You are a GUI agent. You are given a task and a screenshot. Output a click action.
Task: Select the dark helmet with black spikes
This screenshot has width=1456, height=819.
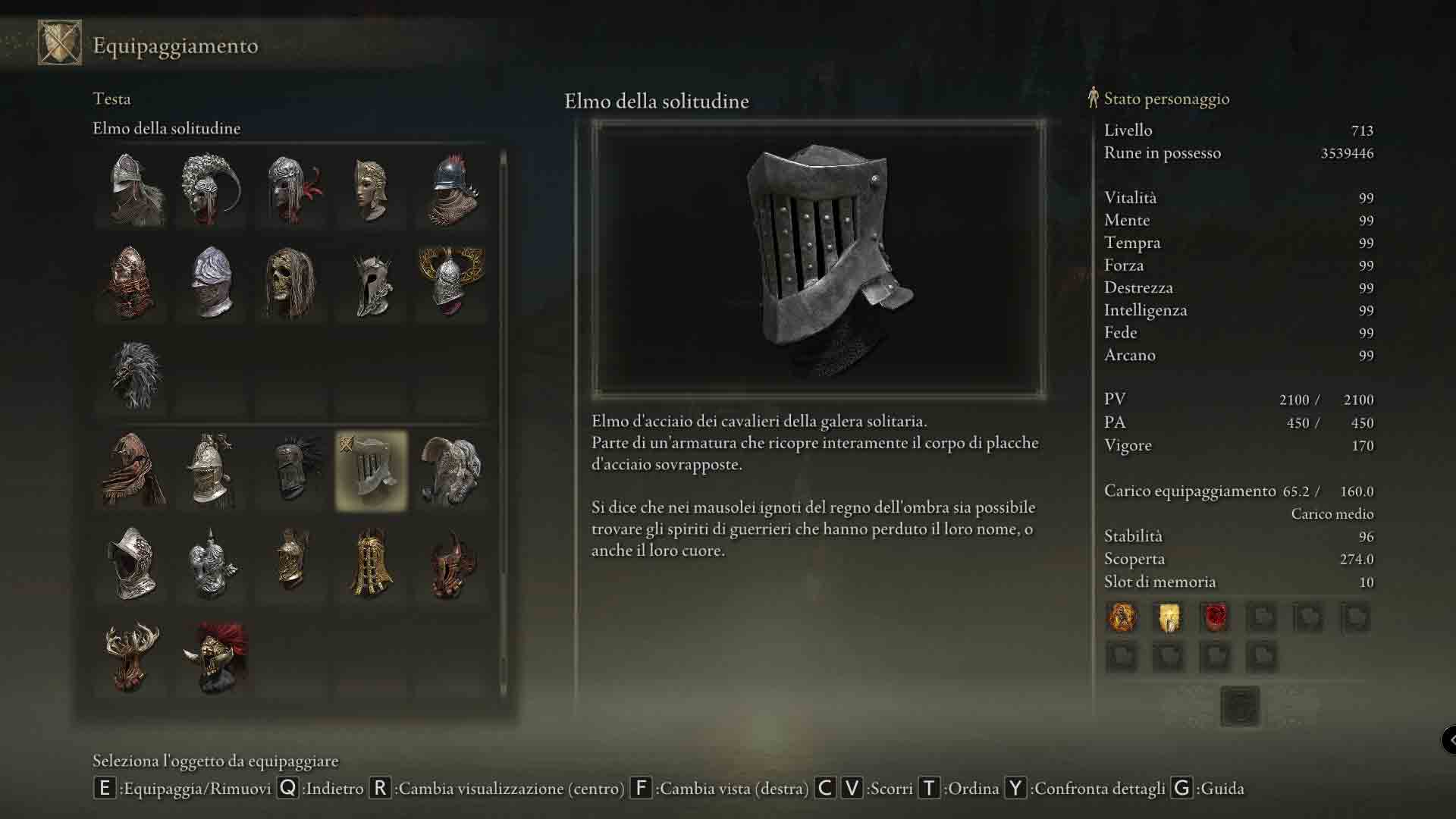click(x=293, y=471)
